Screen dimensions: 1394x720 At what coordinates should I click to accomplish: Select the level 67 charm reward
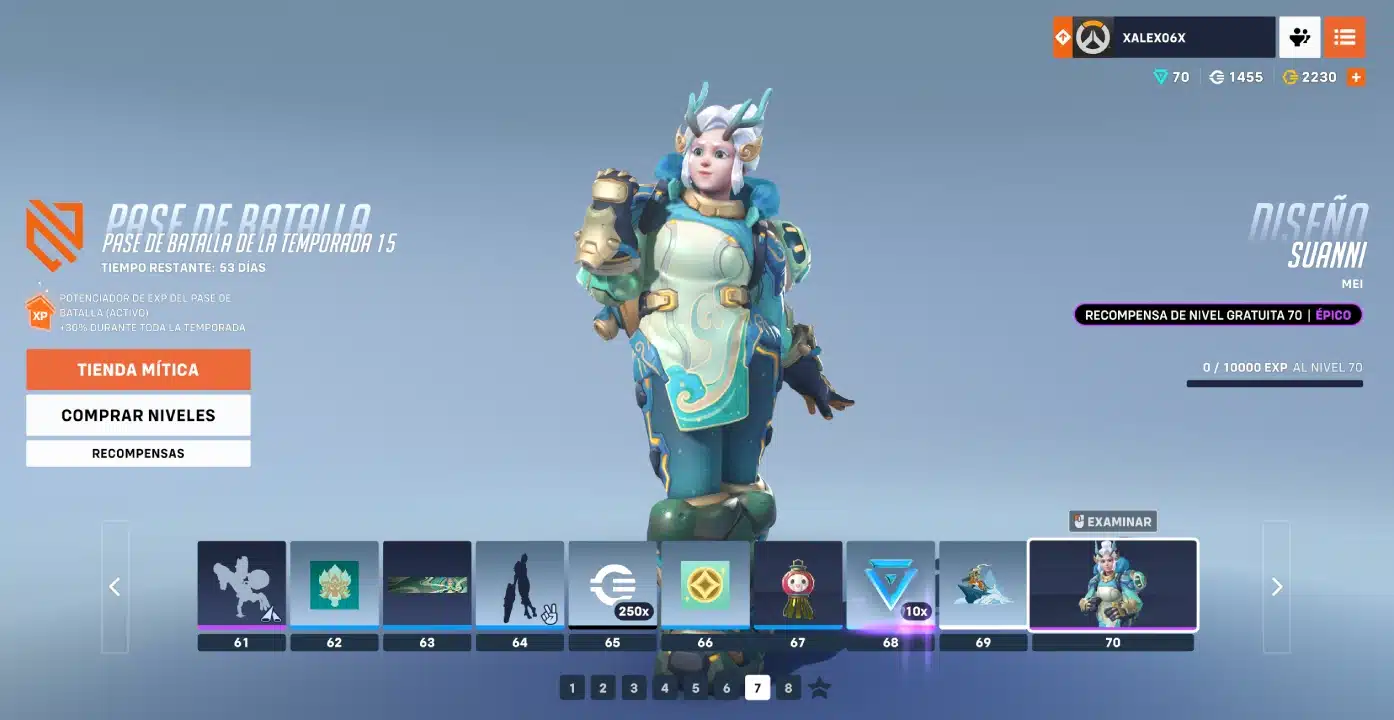tap(797, 585)
